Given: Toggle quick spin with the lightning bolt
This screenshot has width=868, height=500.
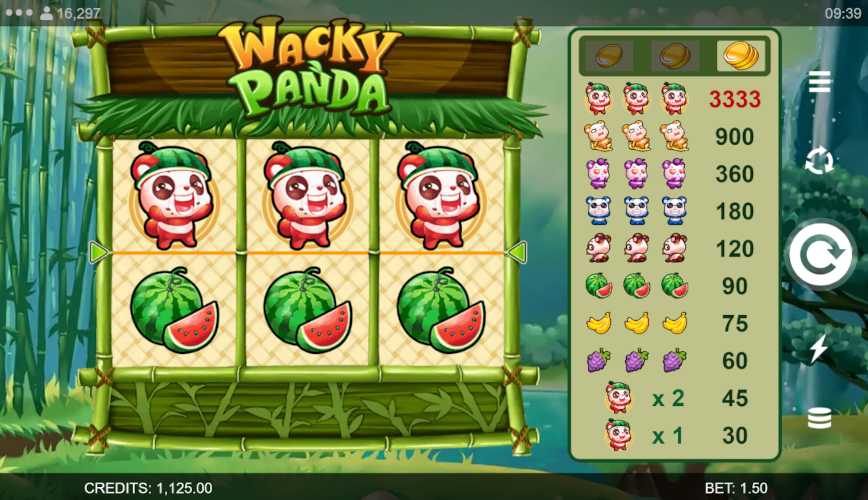Looking at the screenshot, I should pos(819,348).
